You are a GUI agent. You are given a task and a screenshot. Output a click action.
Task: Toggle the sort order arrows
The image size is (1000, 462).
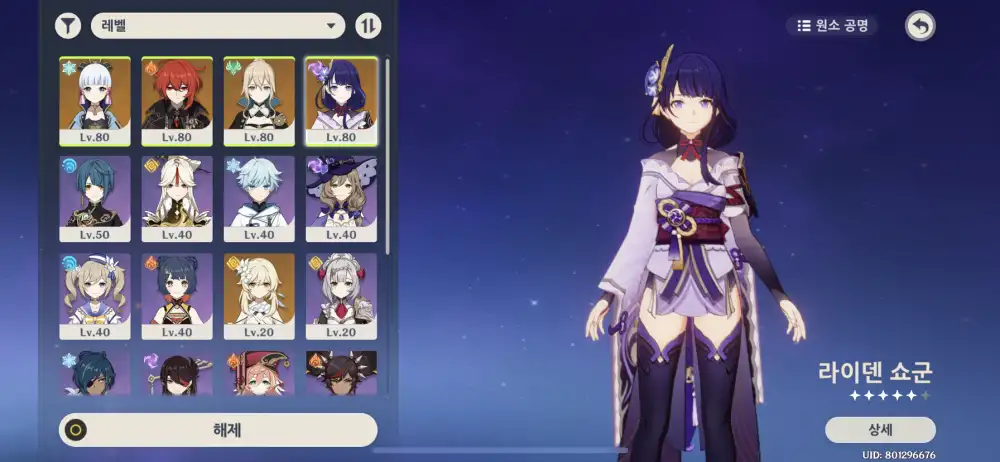point(369,25)
